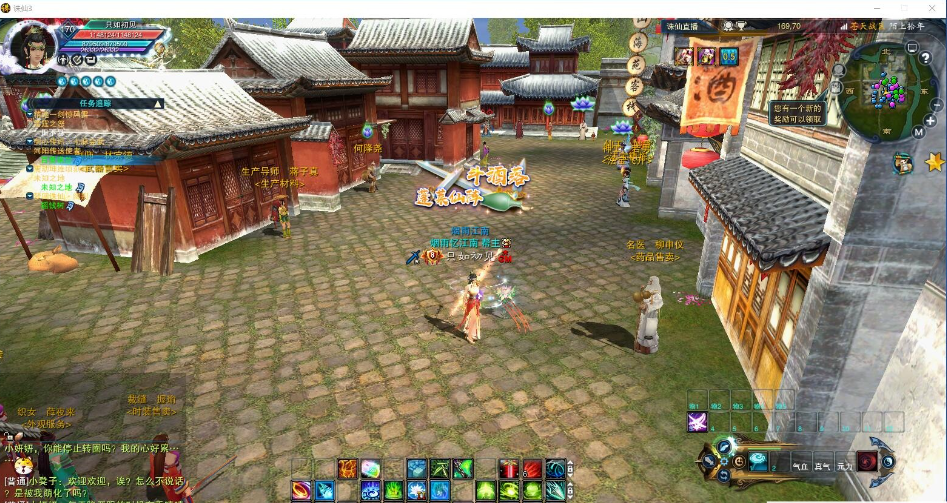The height and width of the screenshot is (503, 947).
Task: Collapse the quest tracker panel header
Action: point(157,103)
